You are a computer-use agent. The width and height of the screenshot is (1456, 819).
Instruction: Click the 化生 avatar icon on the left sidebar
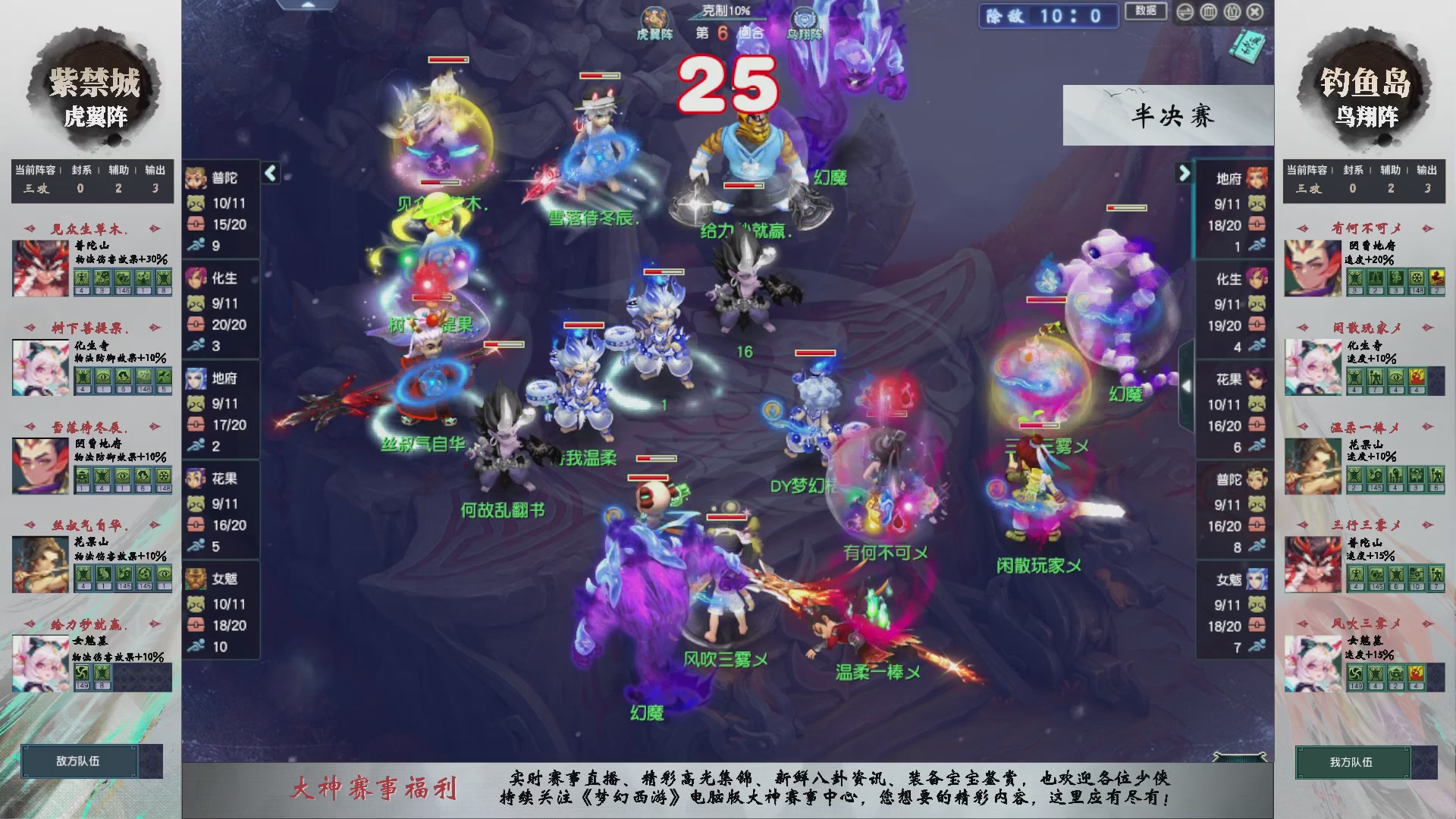197,279
